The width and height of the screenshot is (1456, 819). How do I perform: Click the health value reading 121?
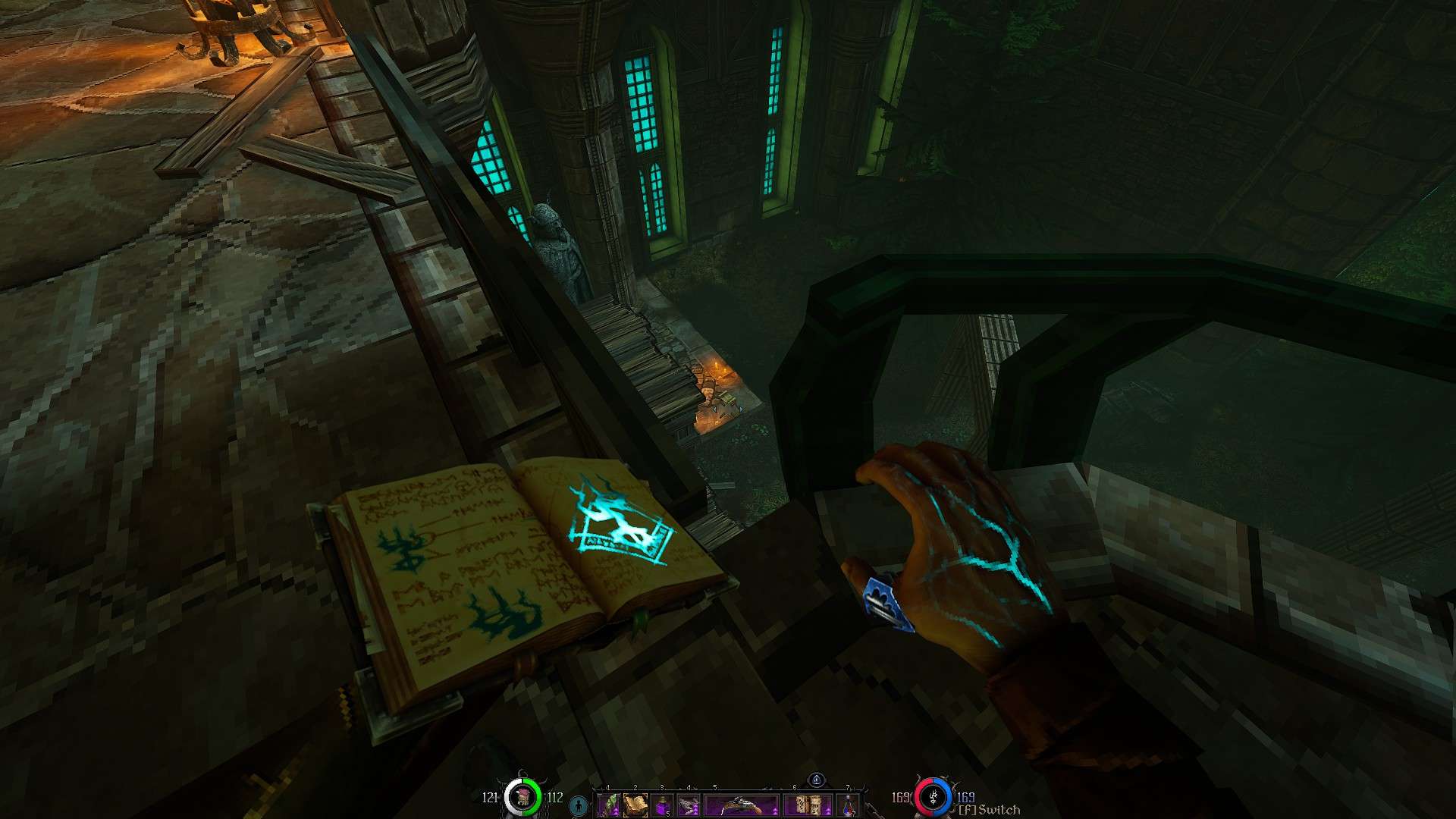(x=491, y=798)
